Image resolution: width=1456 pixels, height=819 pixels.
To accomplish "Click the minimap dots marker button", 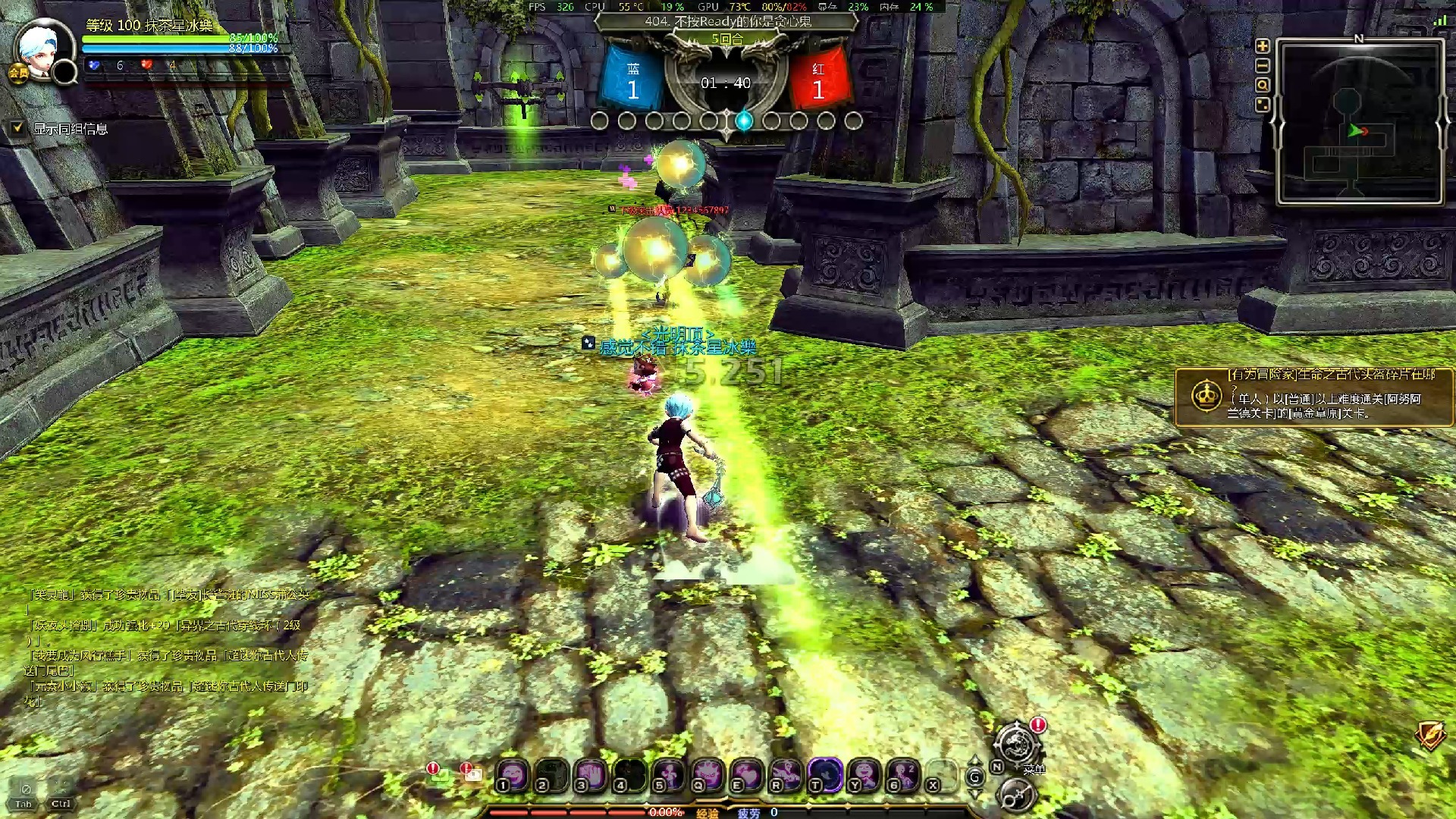I will point(1263,105).
